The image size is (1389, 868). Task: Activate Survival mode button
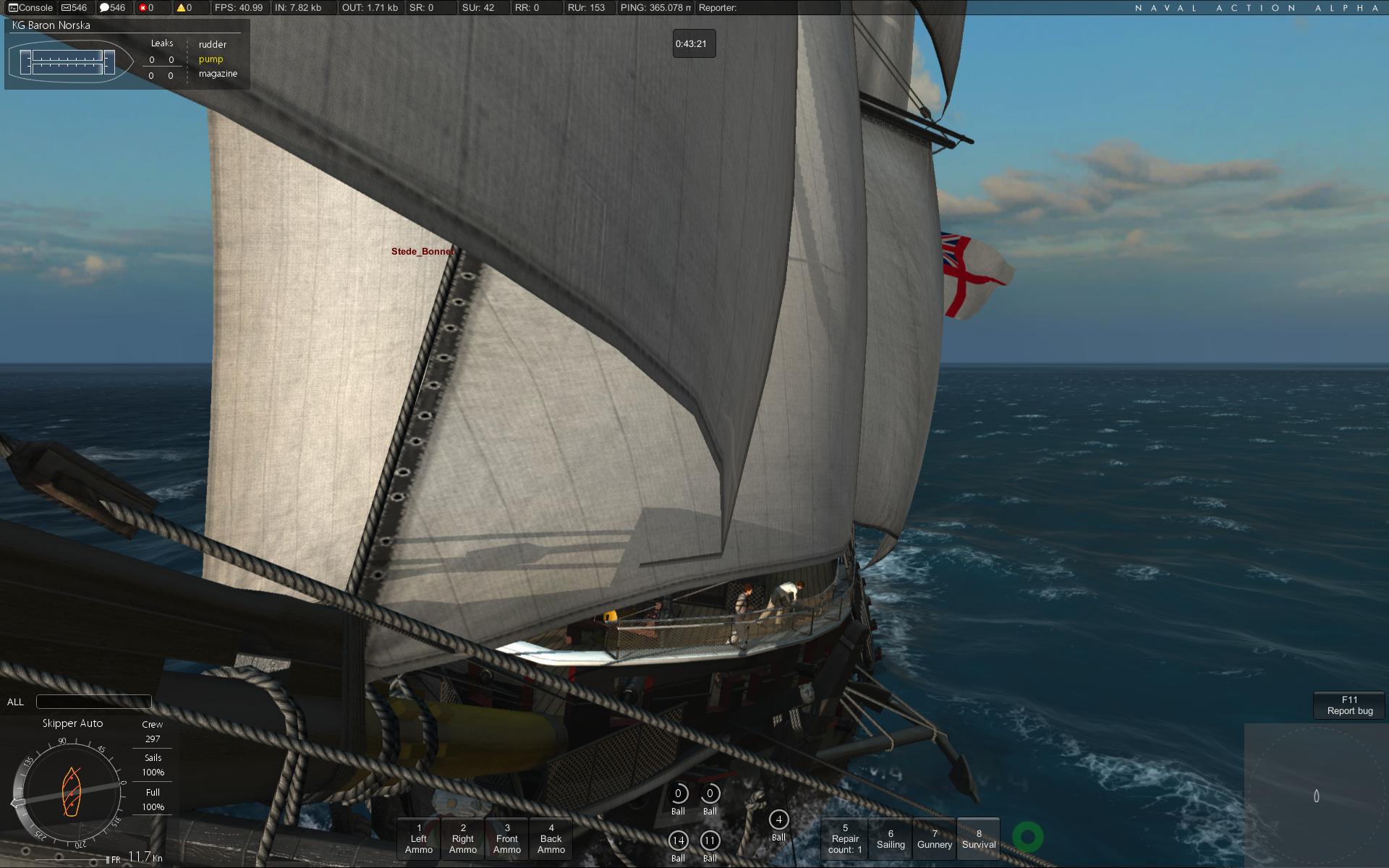coord(979,839)
